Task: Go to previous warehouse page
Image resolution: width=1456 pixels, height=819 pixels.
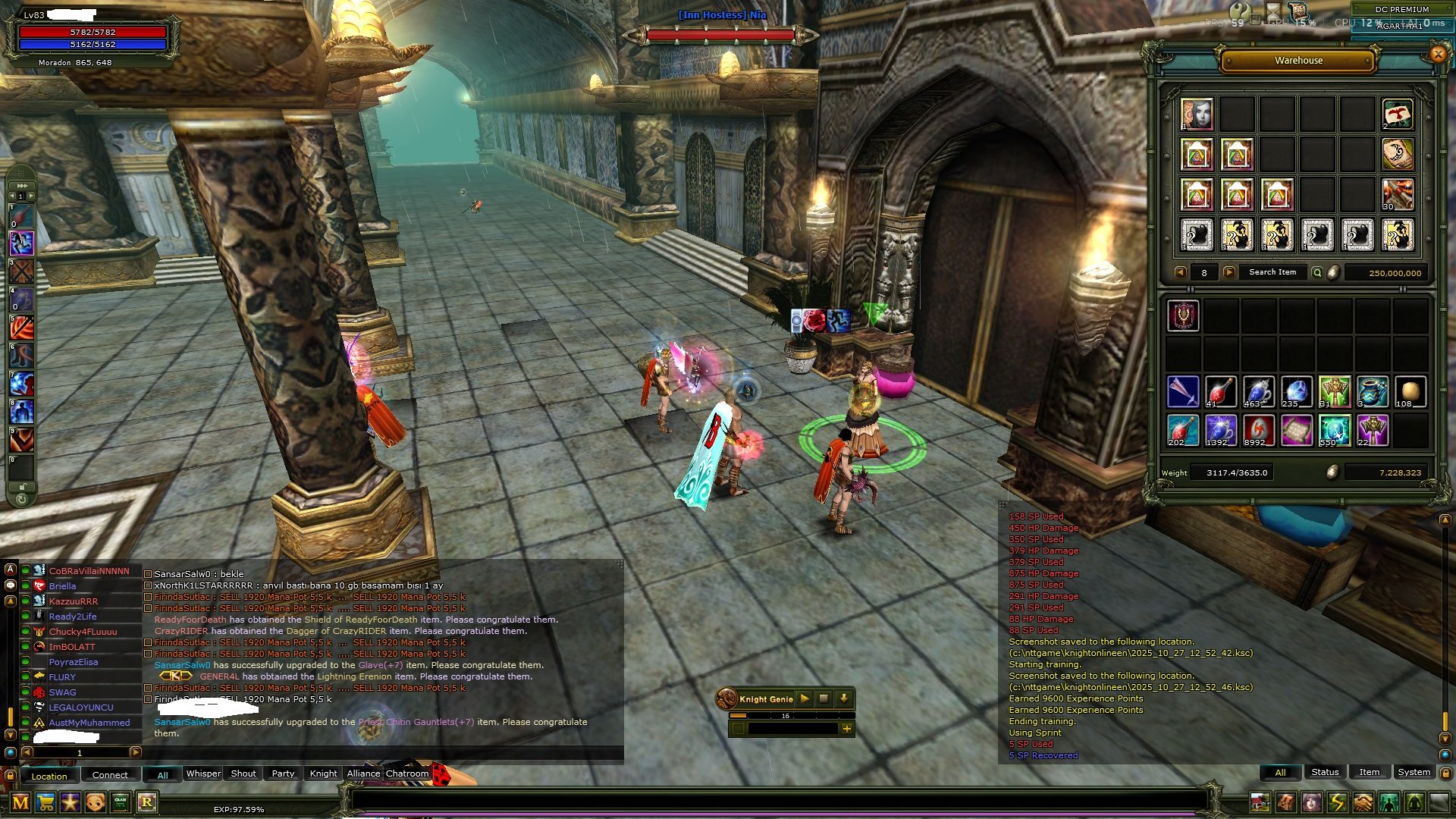Action: (1180, 272)
